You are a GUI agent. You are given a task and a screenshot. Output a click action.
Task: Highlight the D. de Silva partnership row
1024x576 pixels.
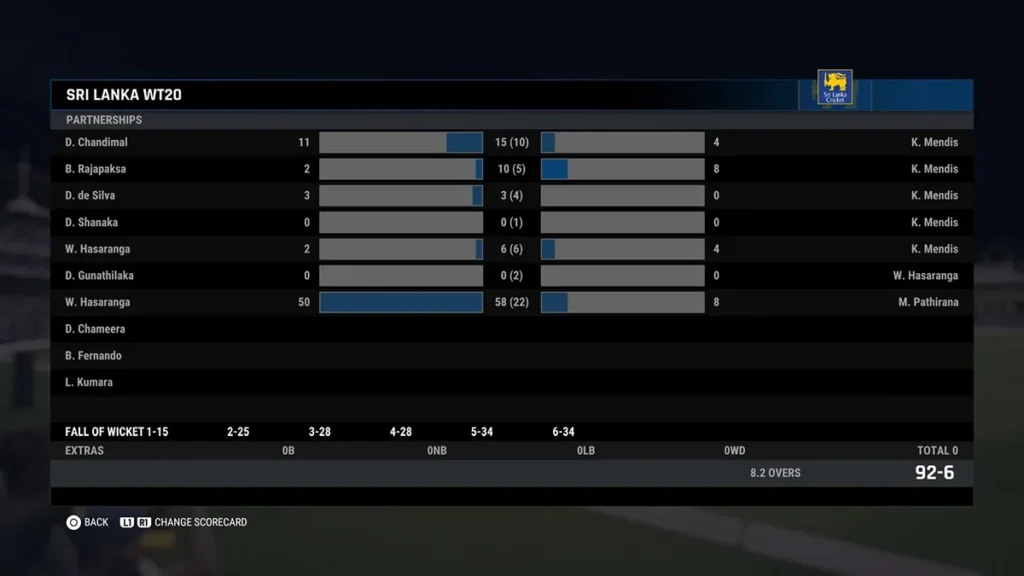tap(90, 196)
